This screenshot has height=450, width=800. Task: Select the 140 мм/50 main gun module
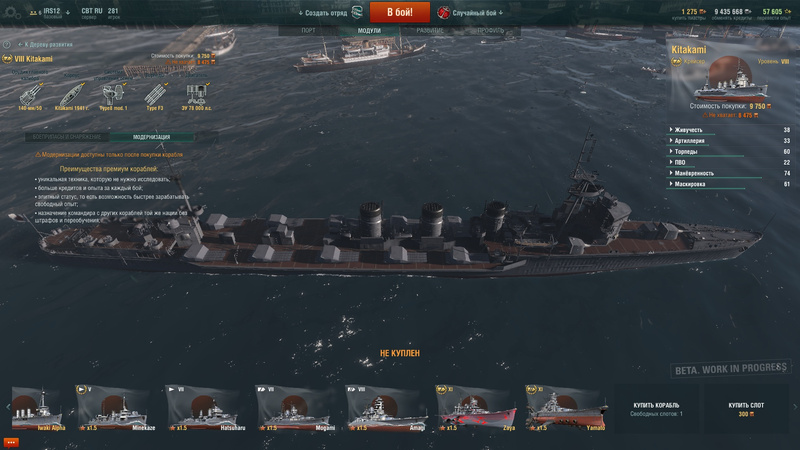click(30, 95)
